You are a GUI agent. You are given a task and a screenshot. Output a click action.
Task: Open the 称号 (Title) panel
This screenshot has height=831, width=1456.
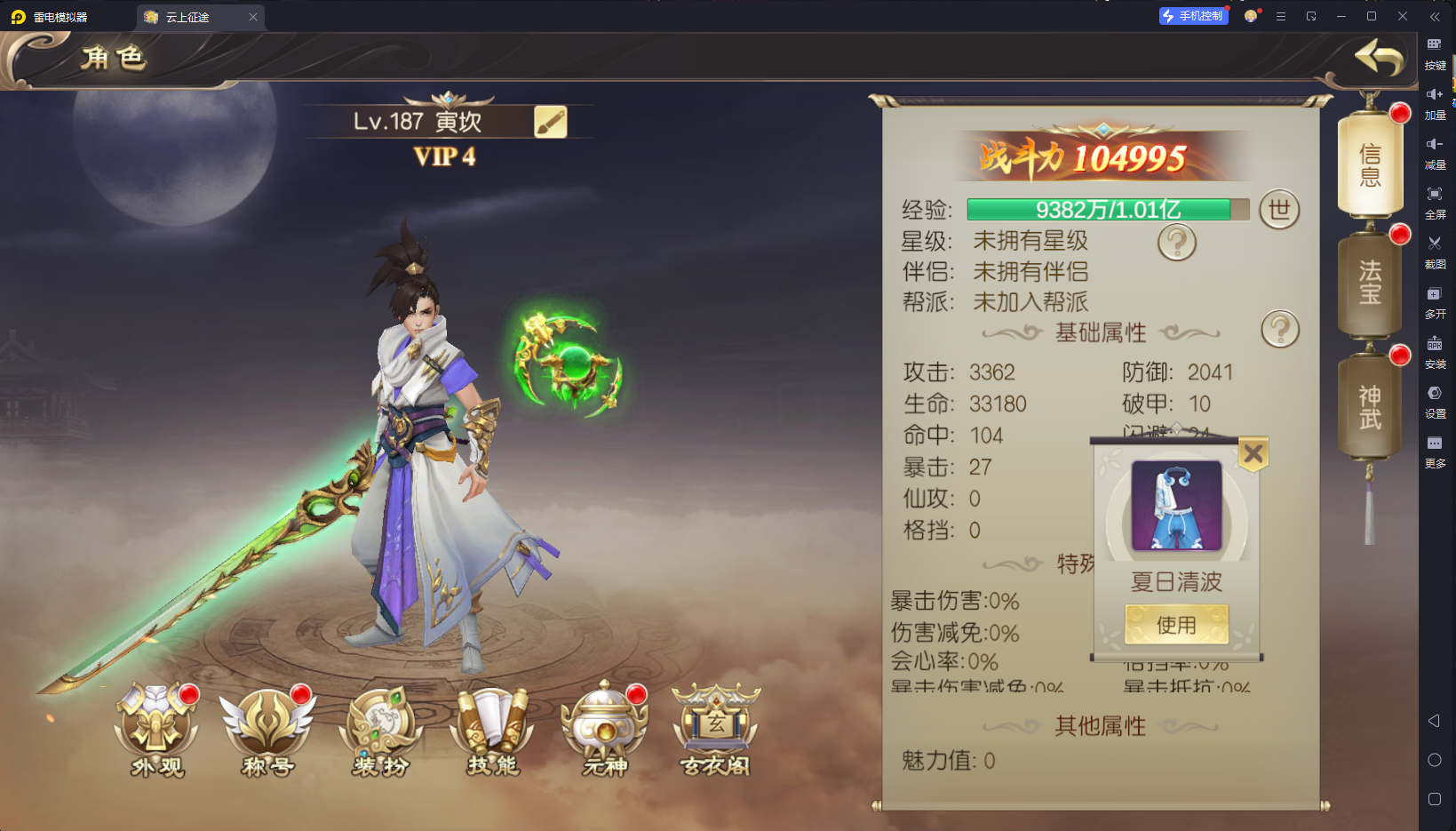(267, 729)
